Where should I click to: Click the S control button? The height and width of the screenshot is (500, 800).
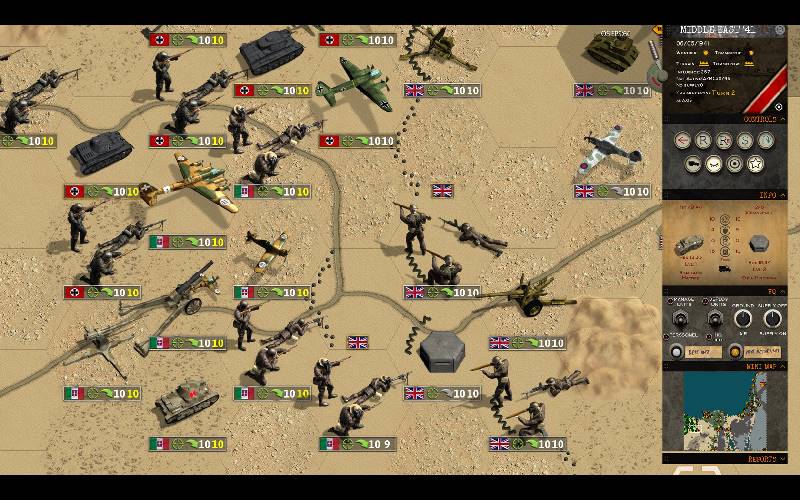[746, 140]
